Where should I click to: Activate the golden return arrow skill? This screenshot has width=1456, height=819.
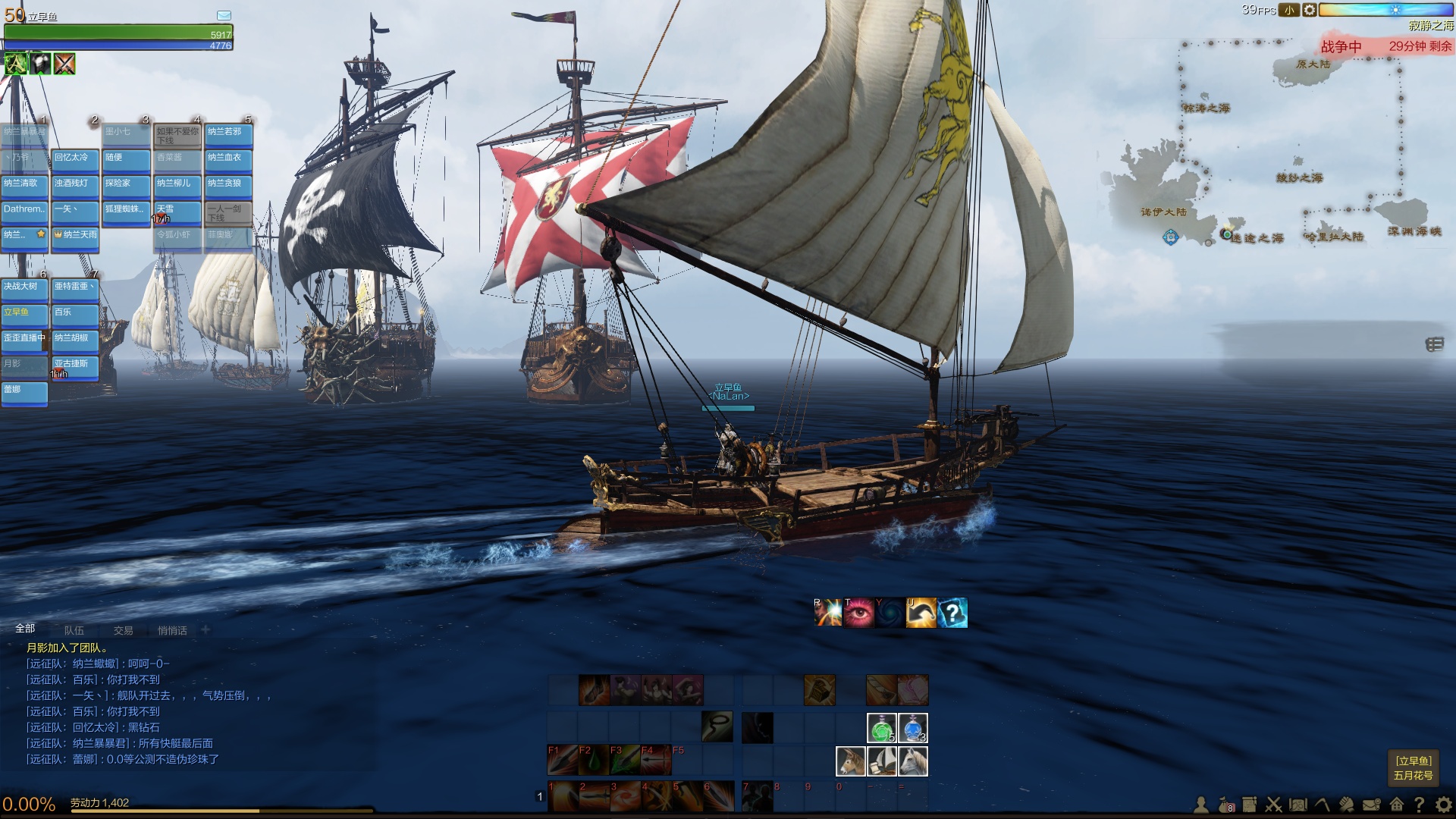(x=921, y=613)
